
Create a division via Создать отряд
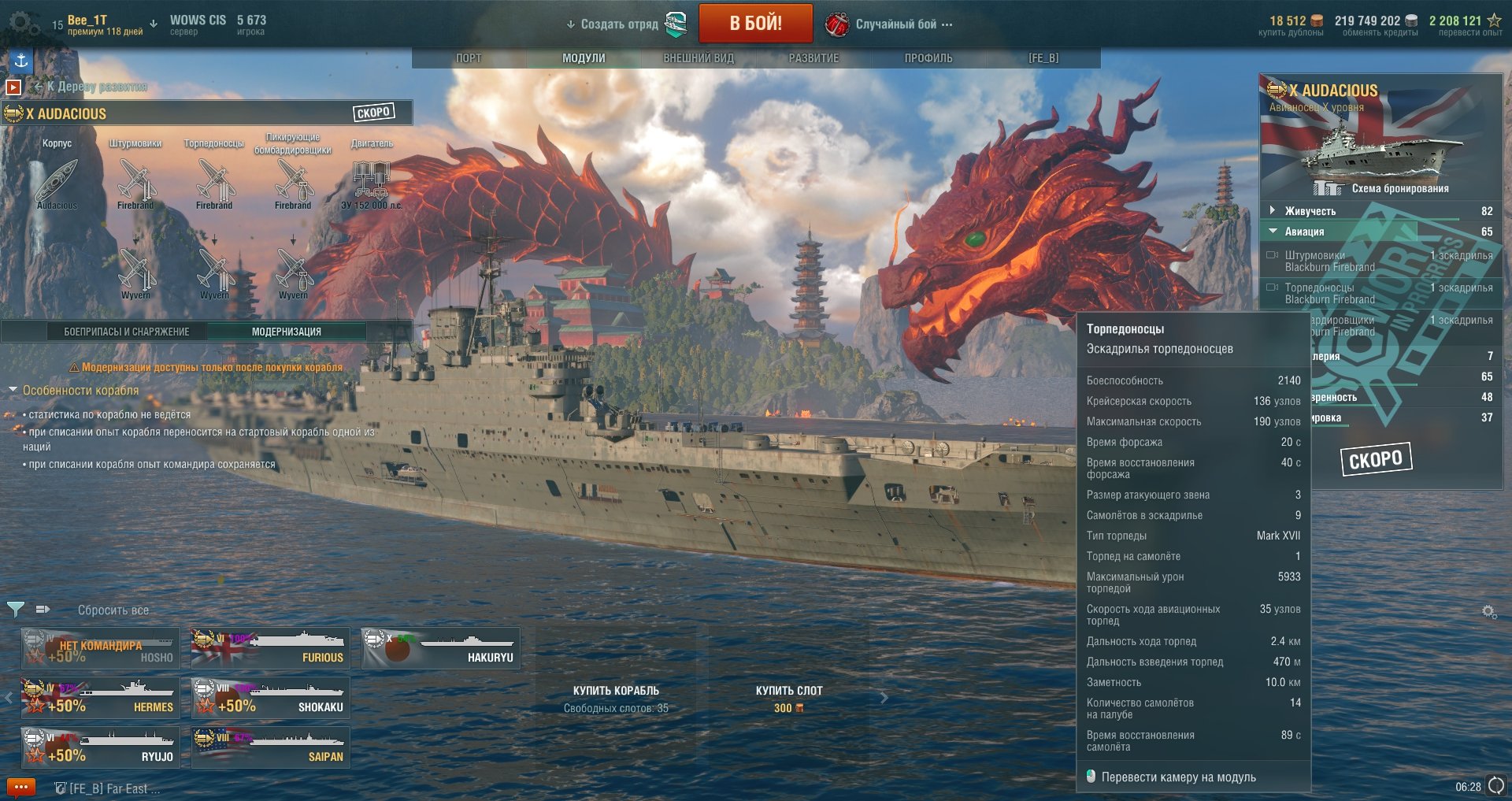[619, 24]
